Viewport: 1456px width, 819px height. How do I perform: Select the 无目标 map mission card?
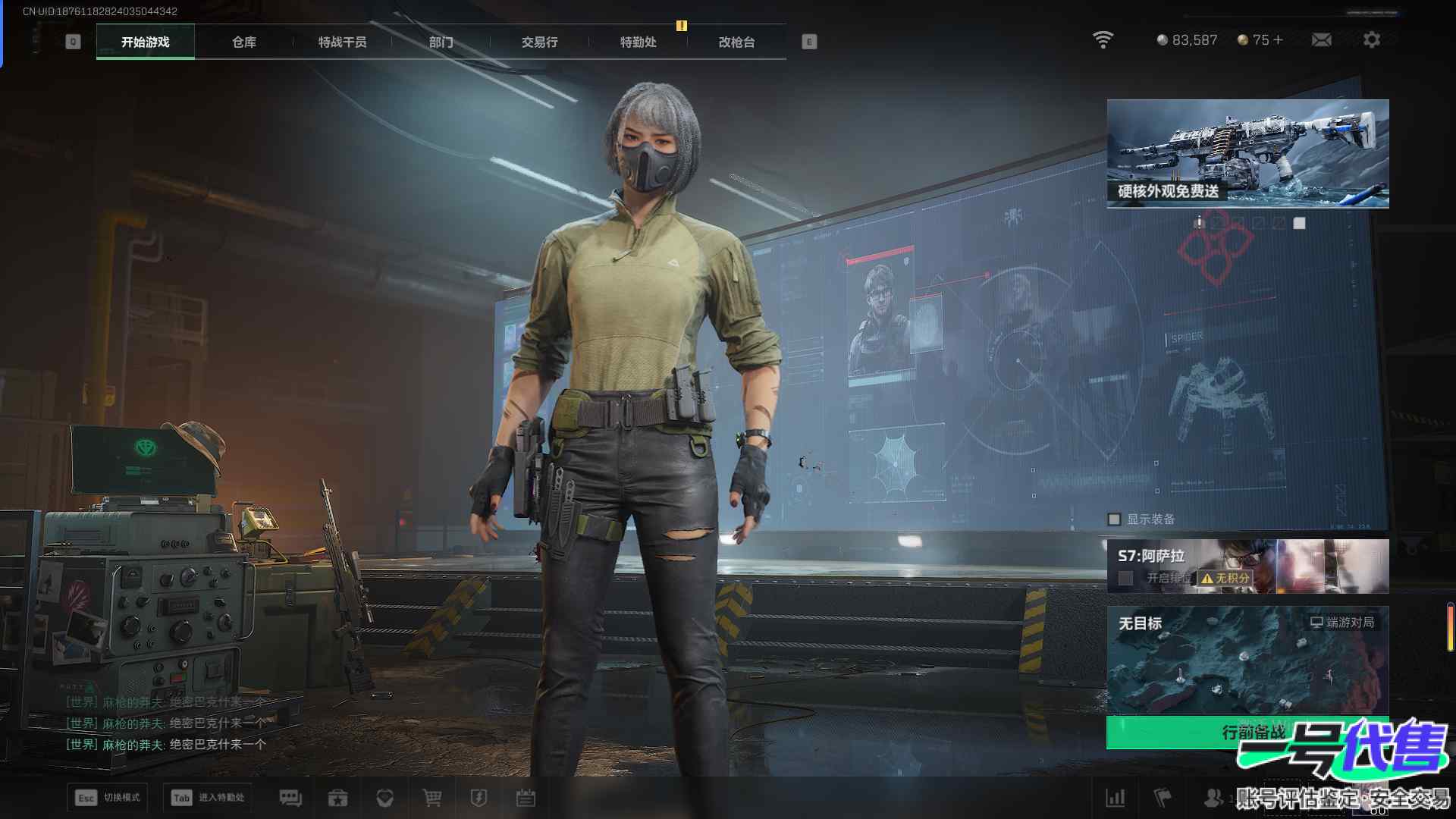pyautogui.click(x=1247, y=660)
